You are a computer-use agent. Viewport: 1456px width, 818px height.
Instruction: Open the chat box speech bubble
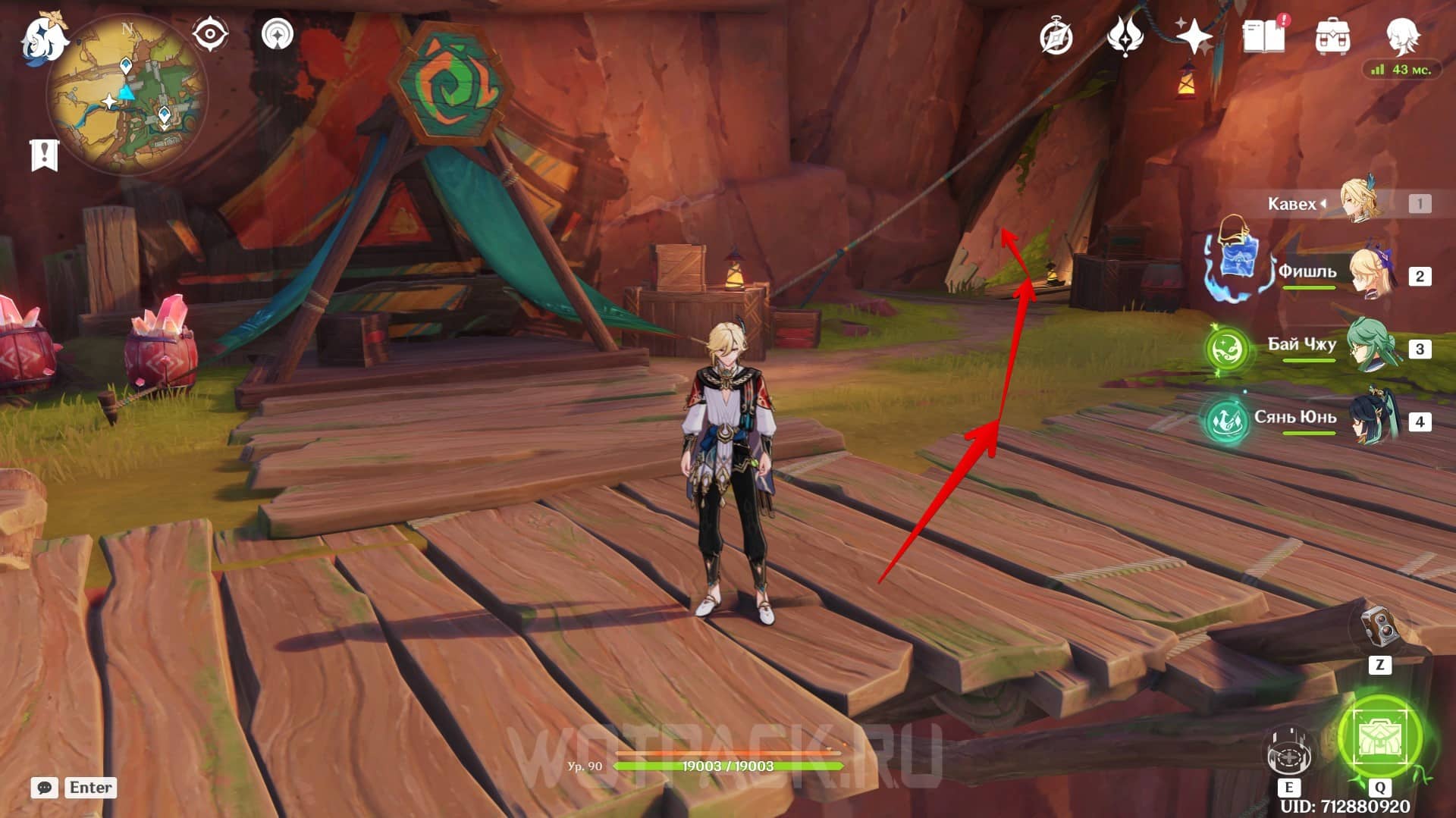45,788
